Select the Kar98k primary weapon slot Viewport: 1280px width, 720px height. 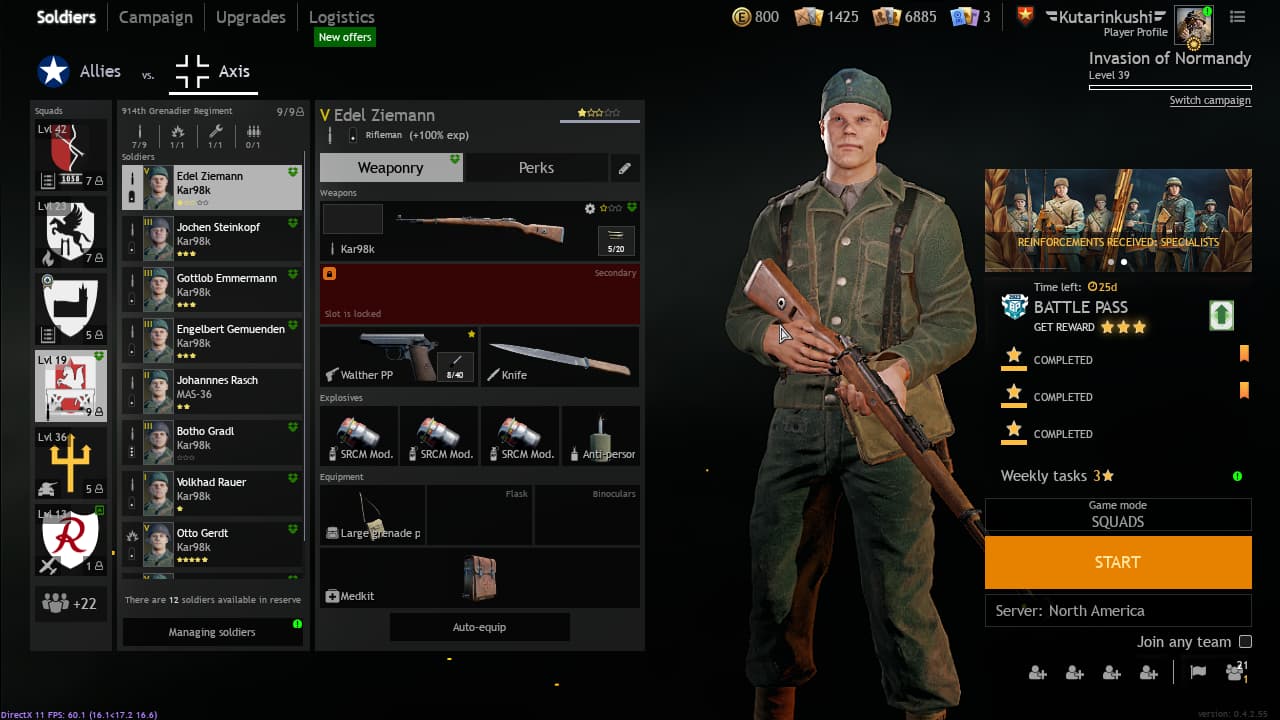pos(479,231)
